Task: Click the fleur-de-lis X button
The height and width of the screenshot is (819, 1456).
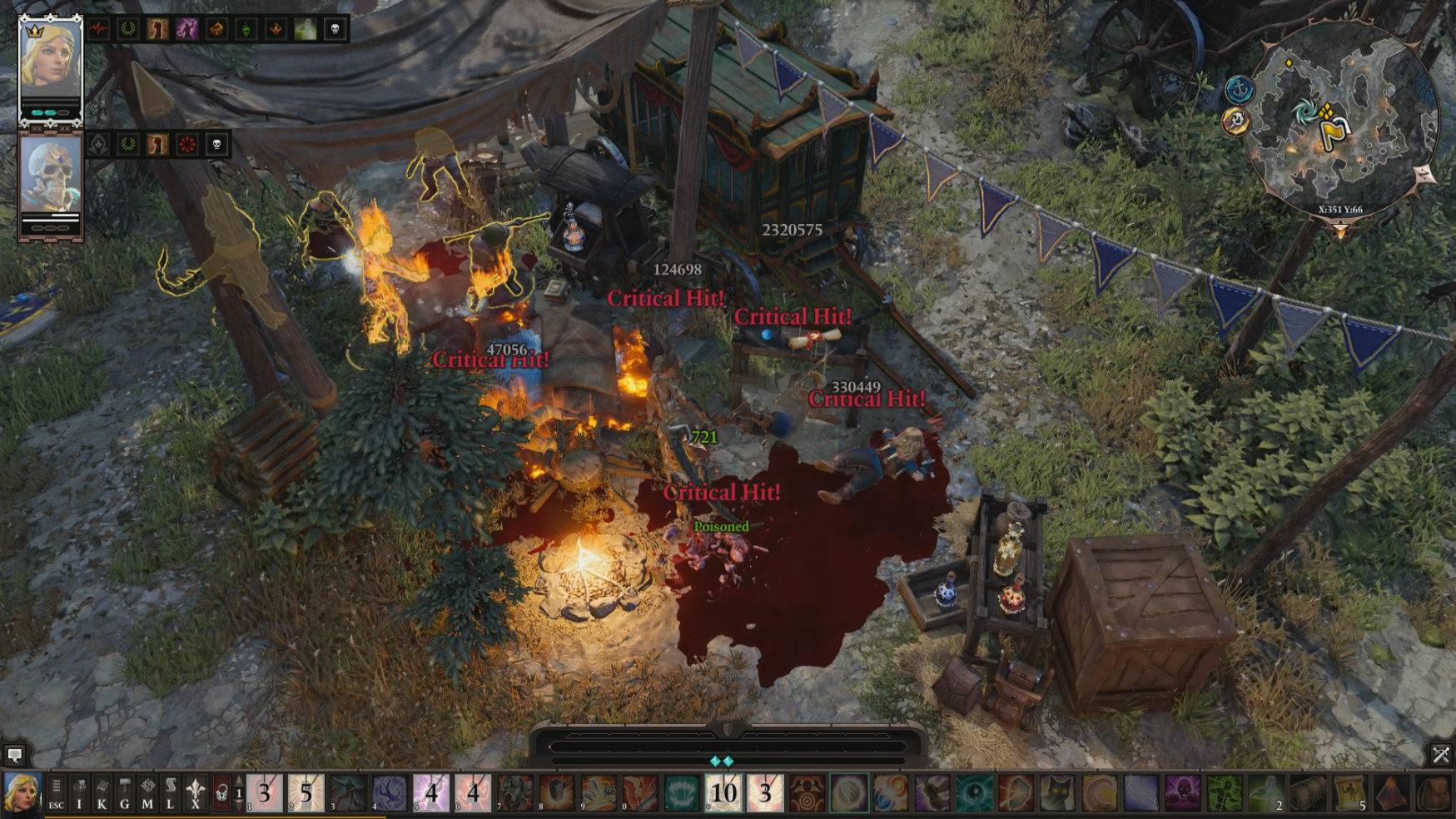Action: click(195, 793)
